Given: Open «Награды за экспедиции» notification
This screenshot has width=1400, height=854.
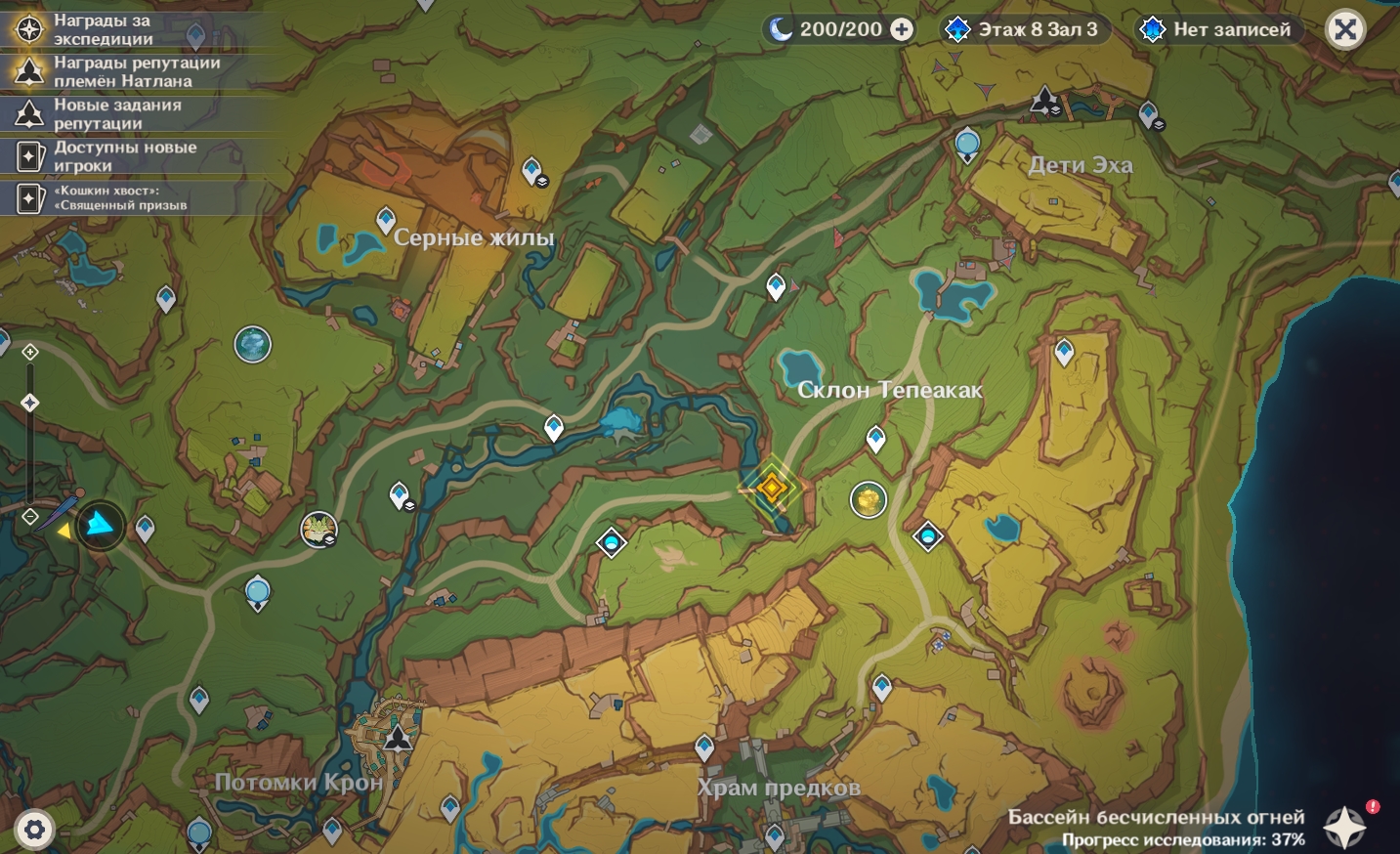Looking at the screenshot, I should click(x=103, y=29).
